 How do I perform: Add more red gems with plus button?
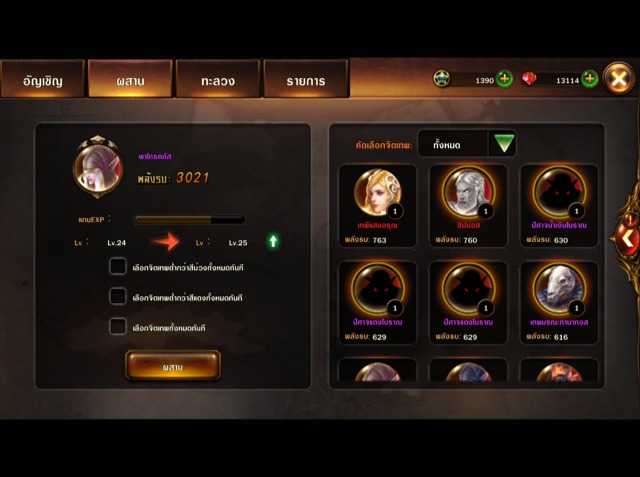[x=590, y=78]
